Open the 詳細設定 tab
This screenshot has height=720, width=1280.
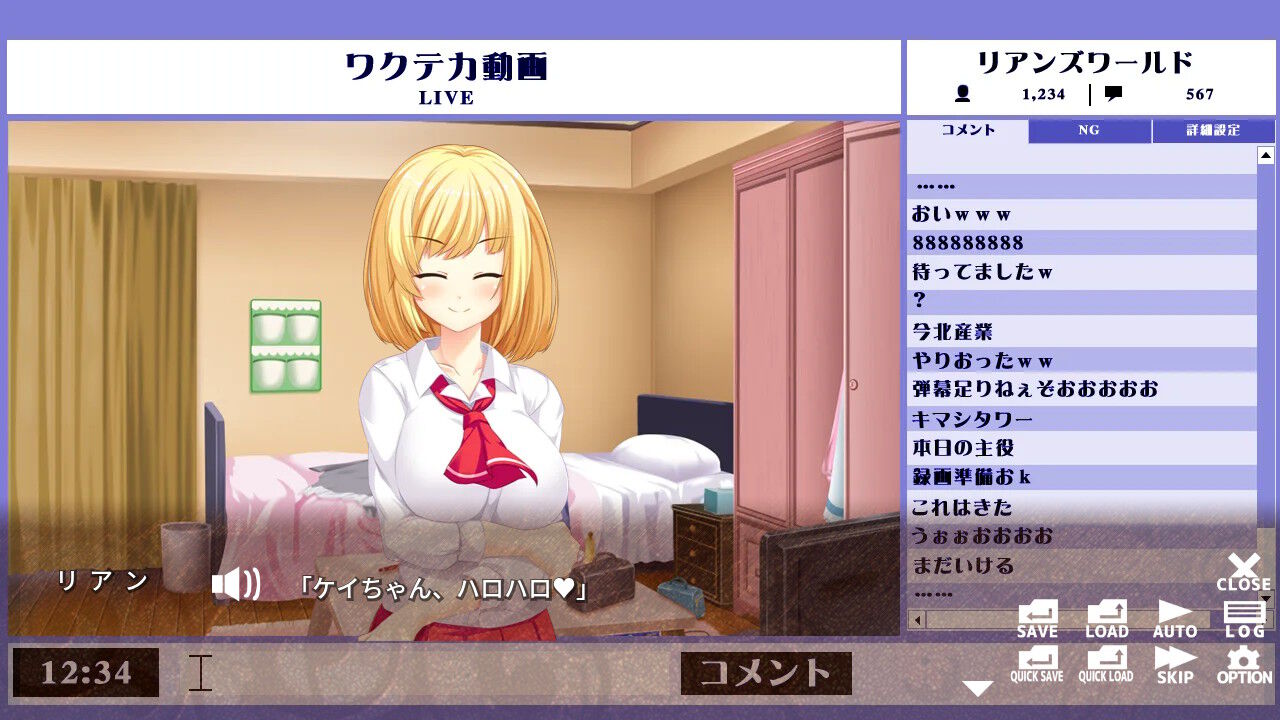tap(1215, 130)
